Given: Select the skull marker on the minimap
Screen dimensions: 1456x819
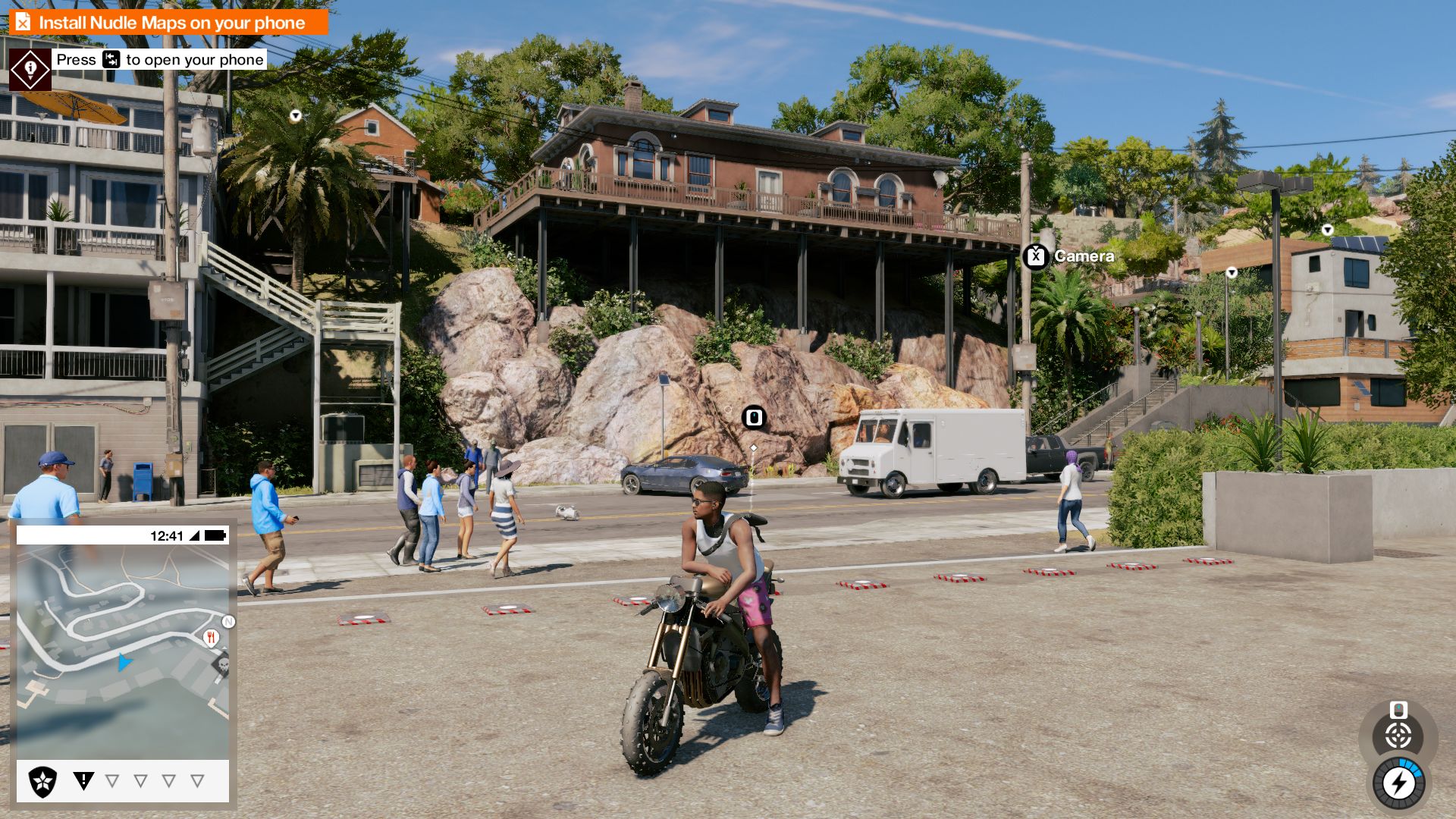Looking at the screenshot, I should (222, 665).
